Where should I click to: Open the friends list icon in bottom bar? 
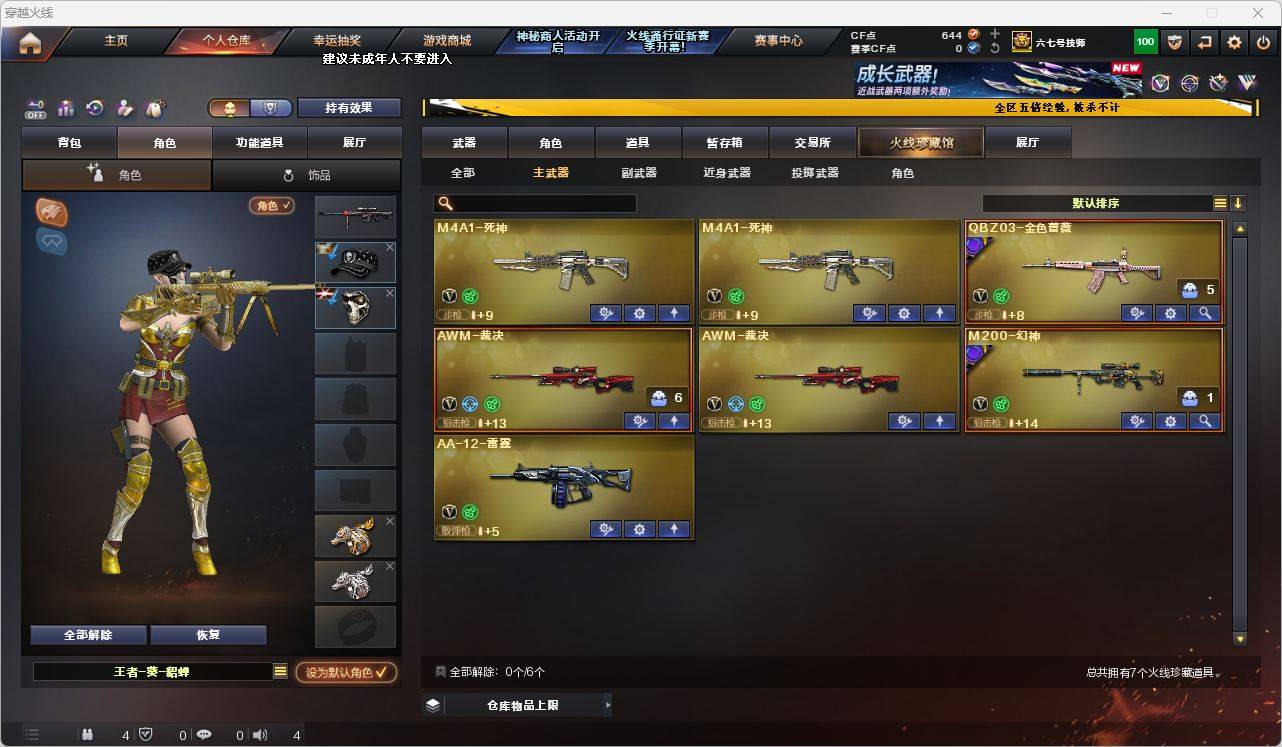tap(87, 735)
